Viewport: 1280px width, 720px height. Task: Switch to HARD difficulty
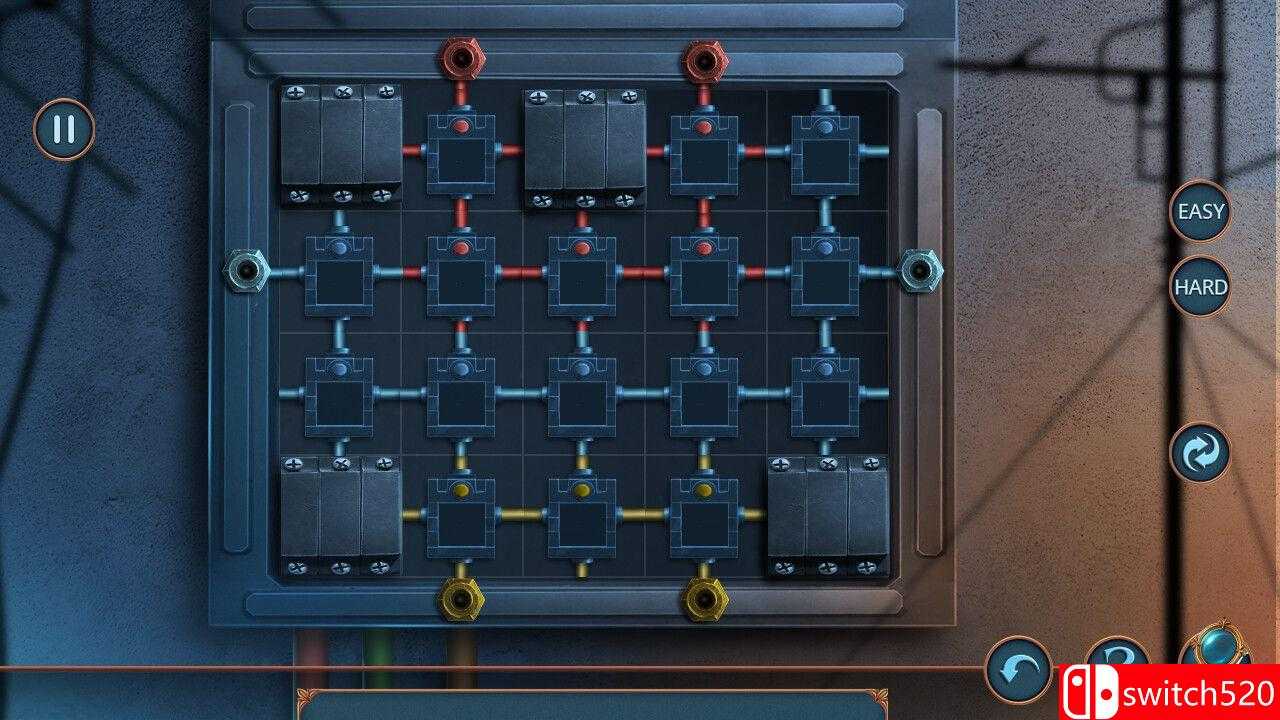click(1199, 288)
